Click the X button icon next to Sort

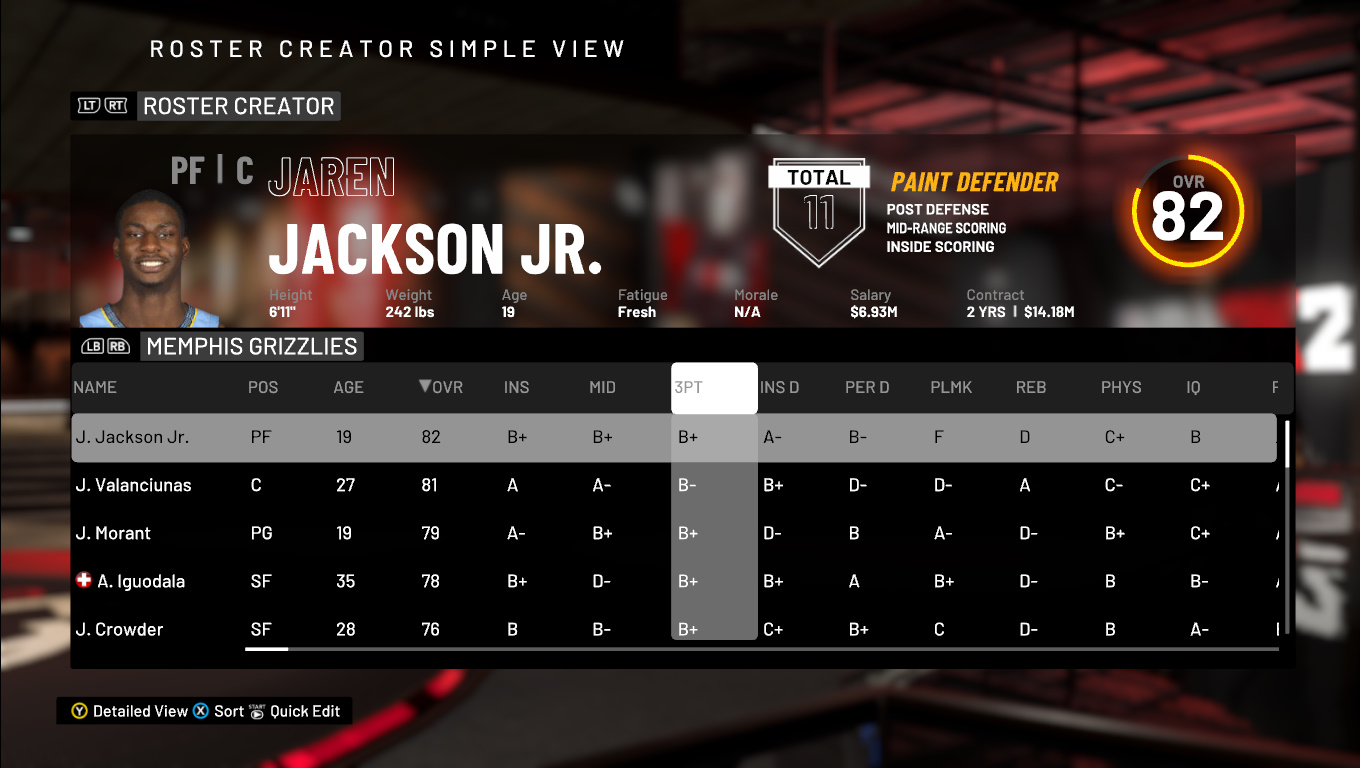point(200,711)
